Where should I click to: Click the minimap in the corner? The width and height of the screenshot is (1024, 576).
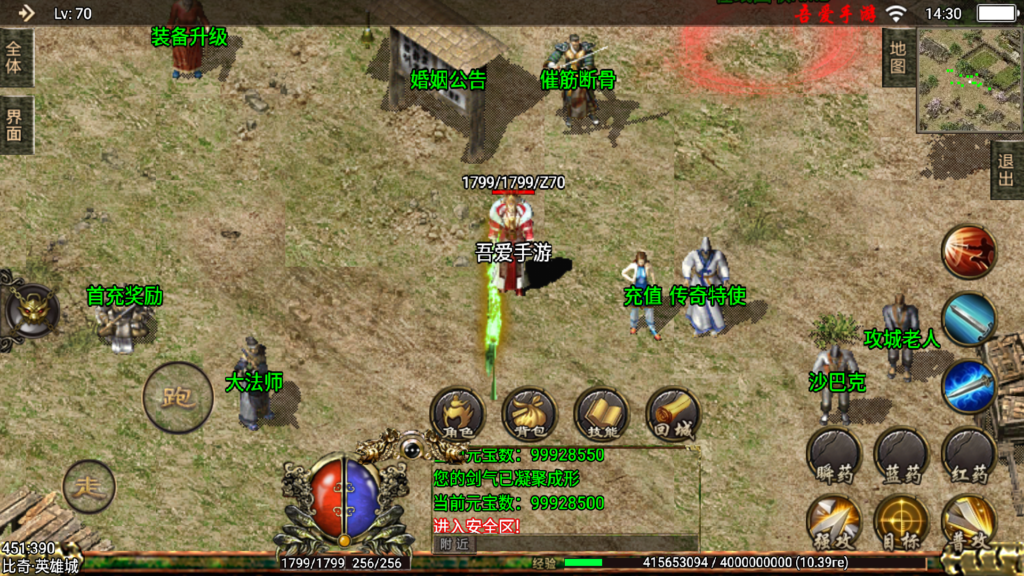(x=969, y=80)
